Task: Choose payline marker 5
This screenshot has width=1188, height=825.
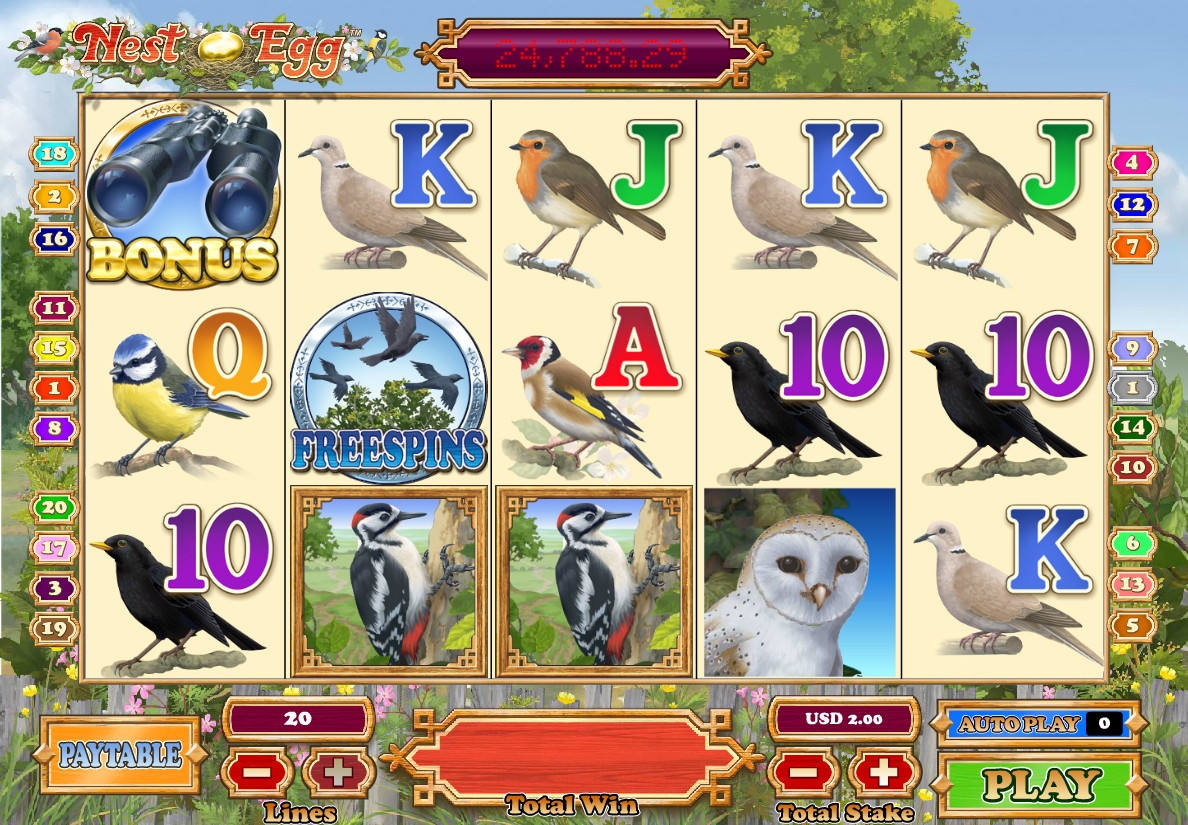Action: pyautogui.click(x=1133, y=626)
